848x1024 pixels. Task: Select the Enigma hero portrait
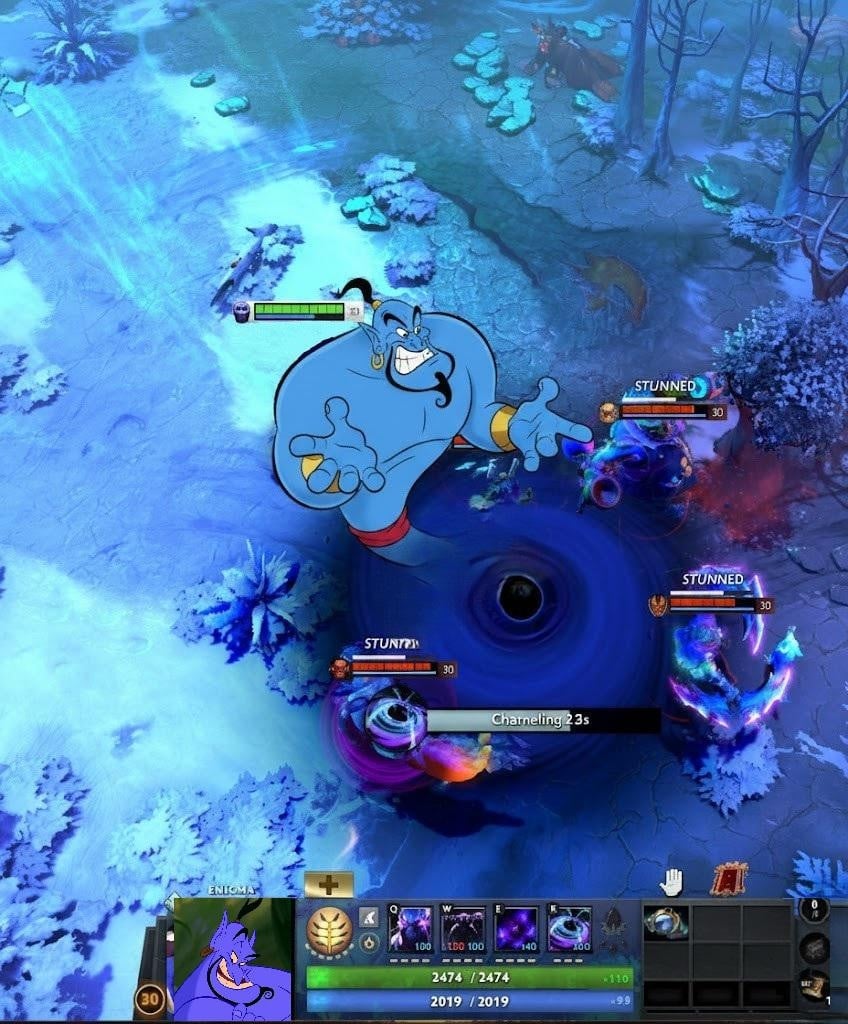233,958
